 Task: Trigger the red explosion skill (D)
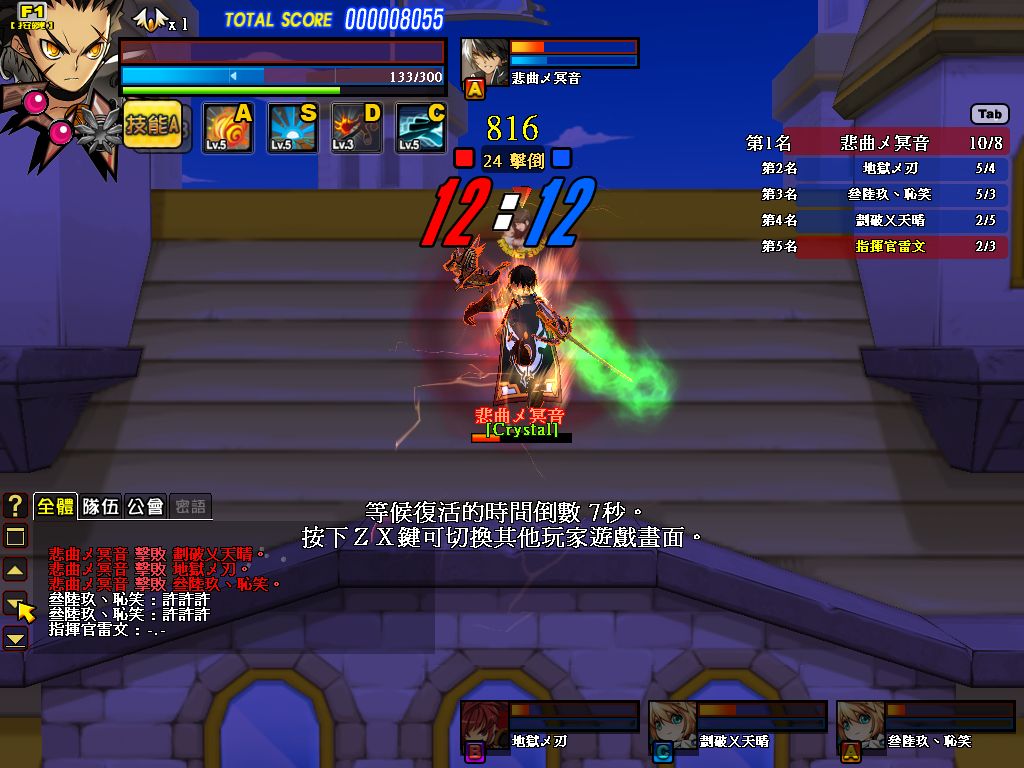click(x=357, y=128)
